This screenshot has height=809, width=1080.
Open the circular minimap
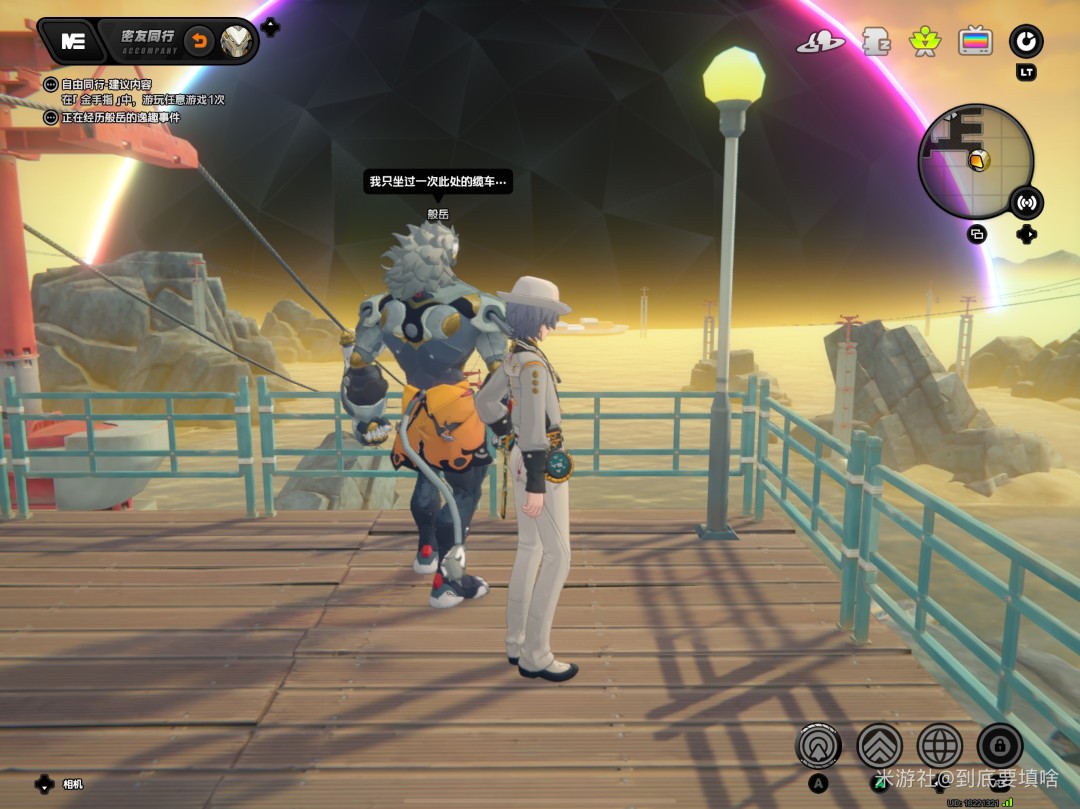975,162
